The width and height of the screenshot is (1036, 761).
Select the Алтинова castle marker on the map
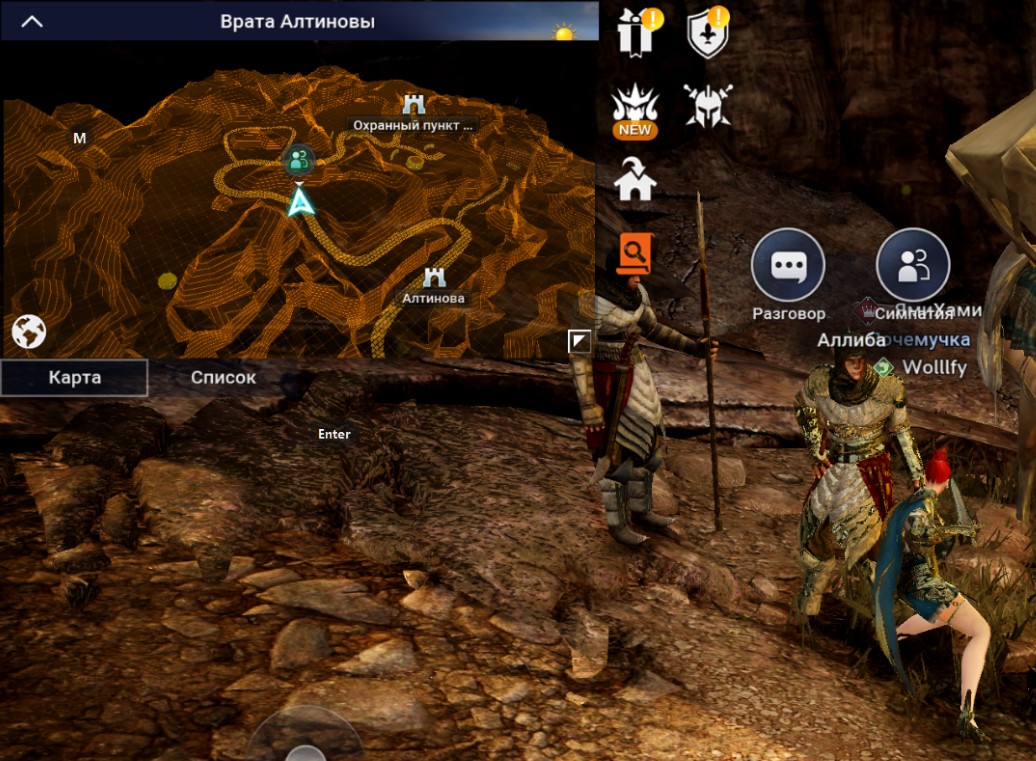click(434, 278)
